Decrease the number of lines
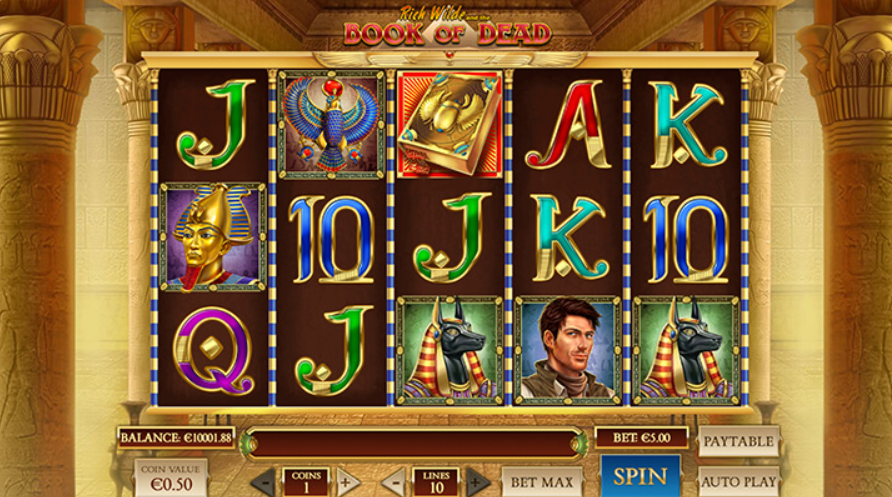The height and width of the screenshot is (497, 892). 394,481
